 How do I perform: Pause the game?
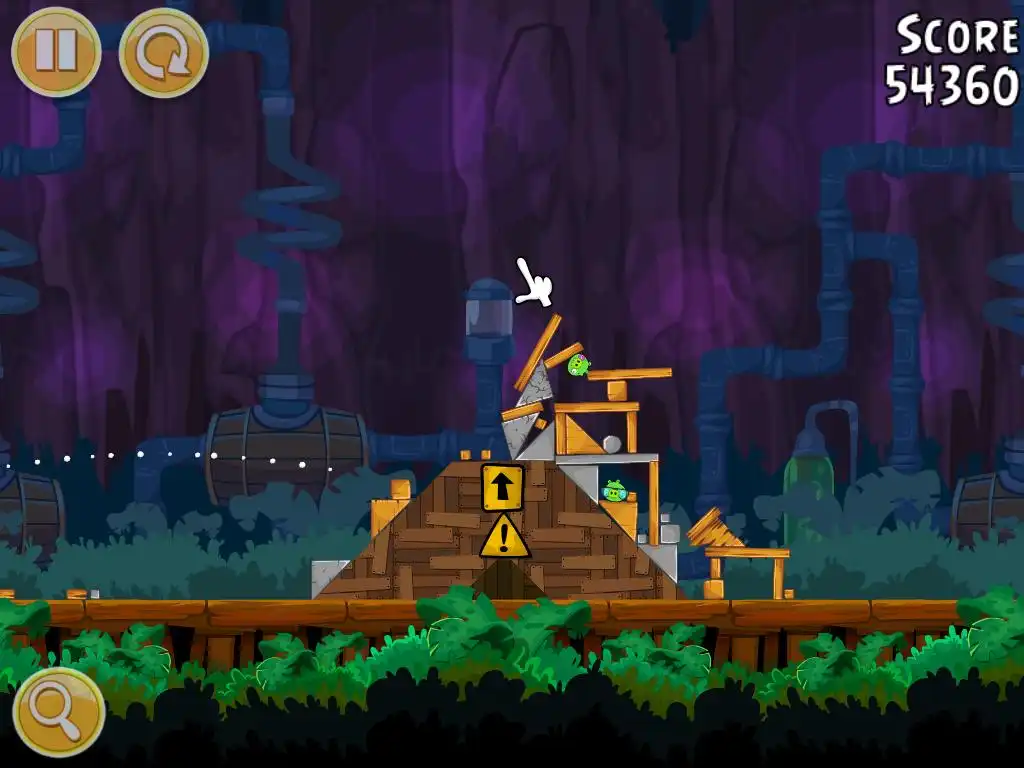pyautogui.click(x=56, y=52)
